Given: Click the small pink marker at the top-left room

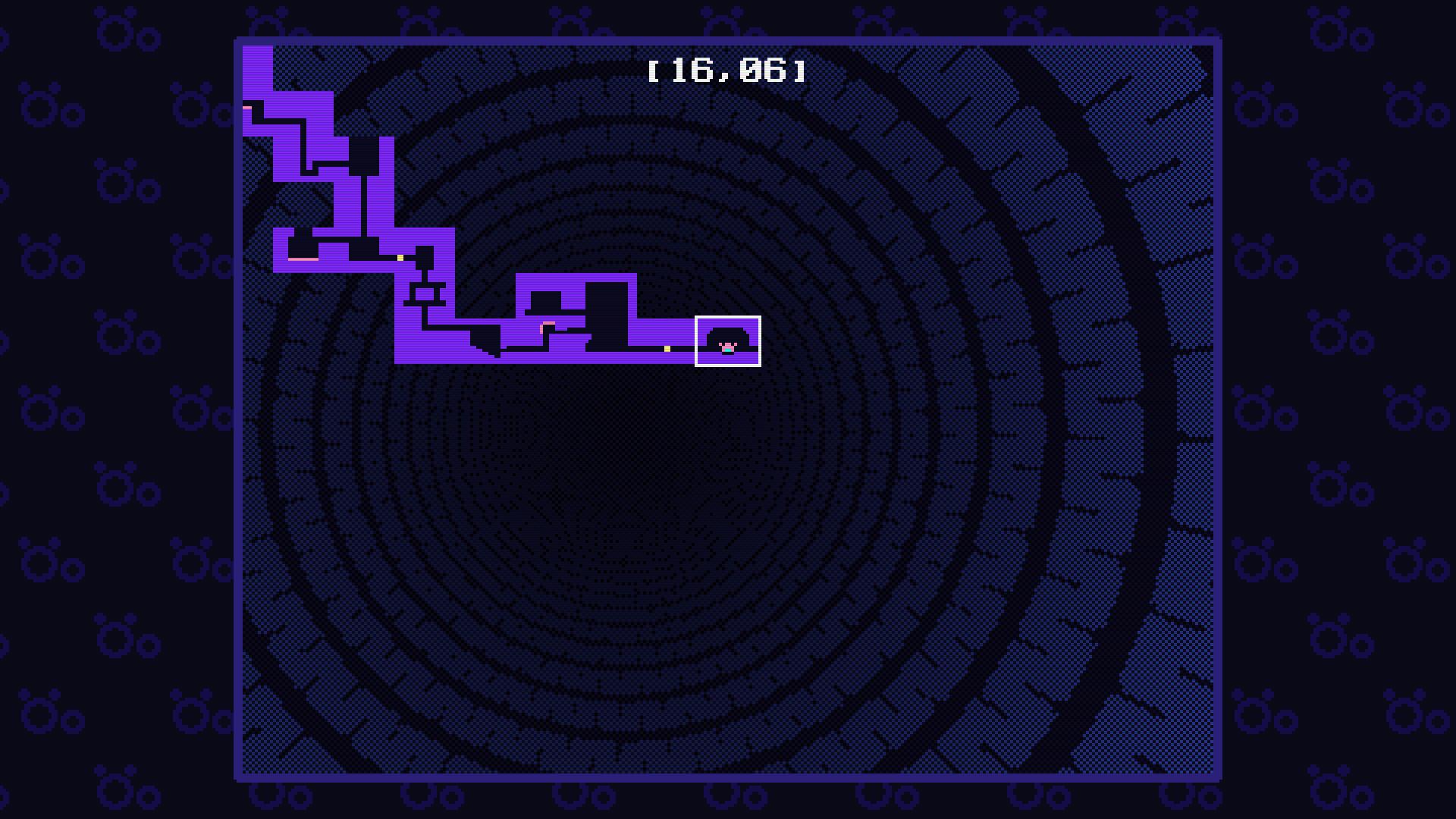Looking at the screenshot, I should tap(246, 108).
